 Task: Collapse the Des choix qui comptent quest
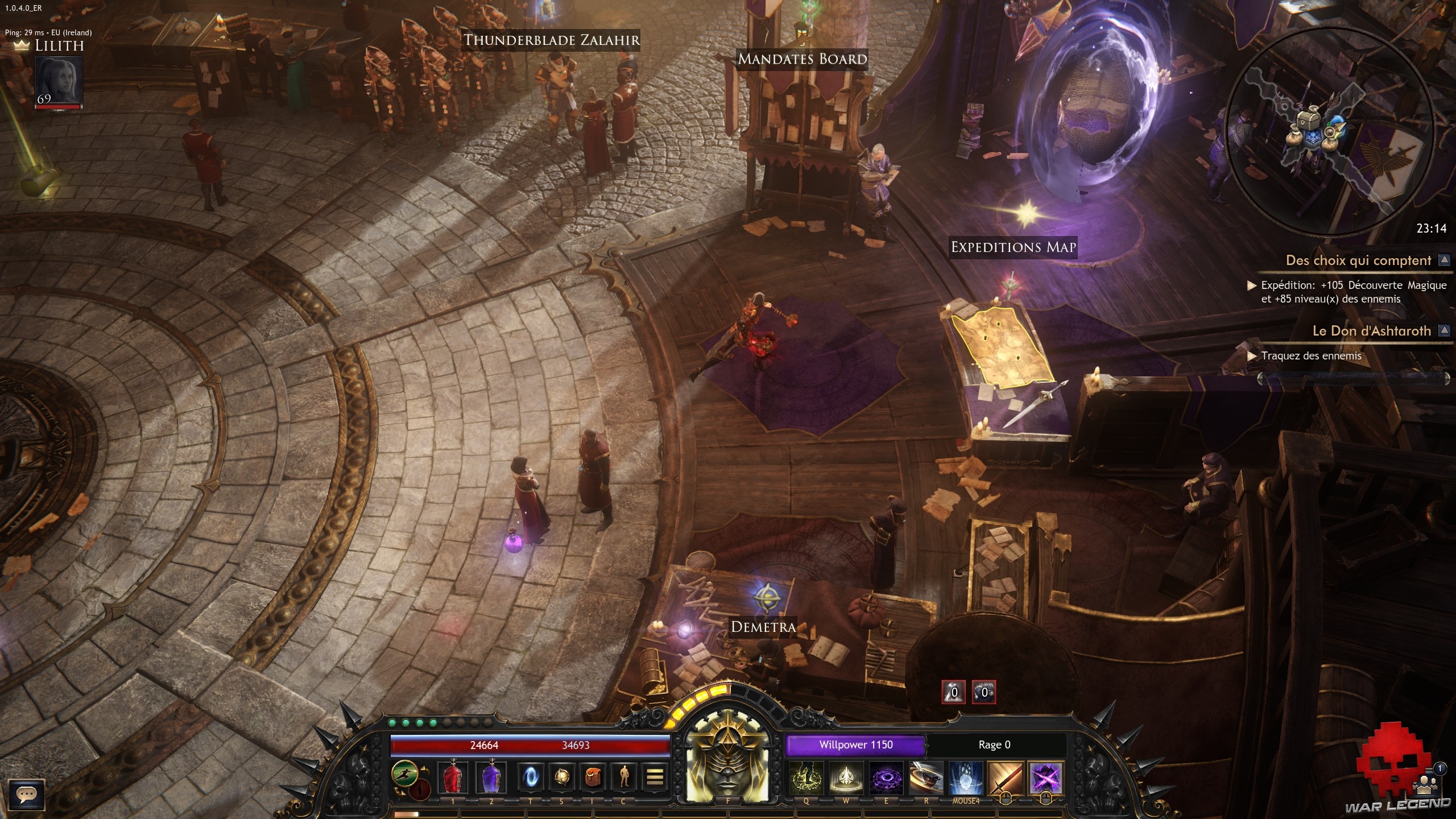(x=1443, y=260)
